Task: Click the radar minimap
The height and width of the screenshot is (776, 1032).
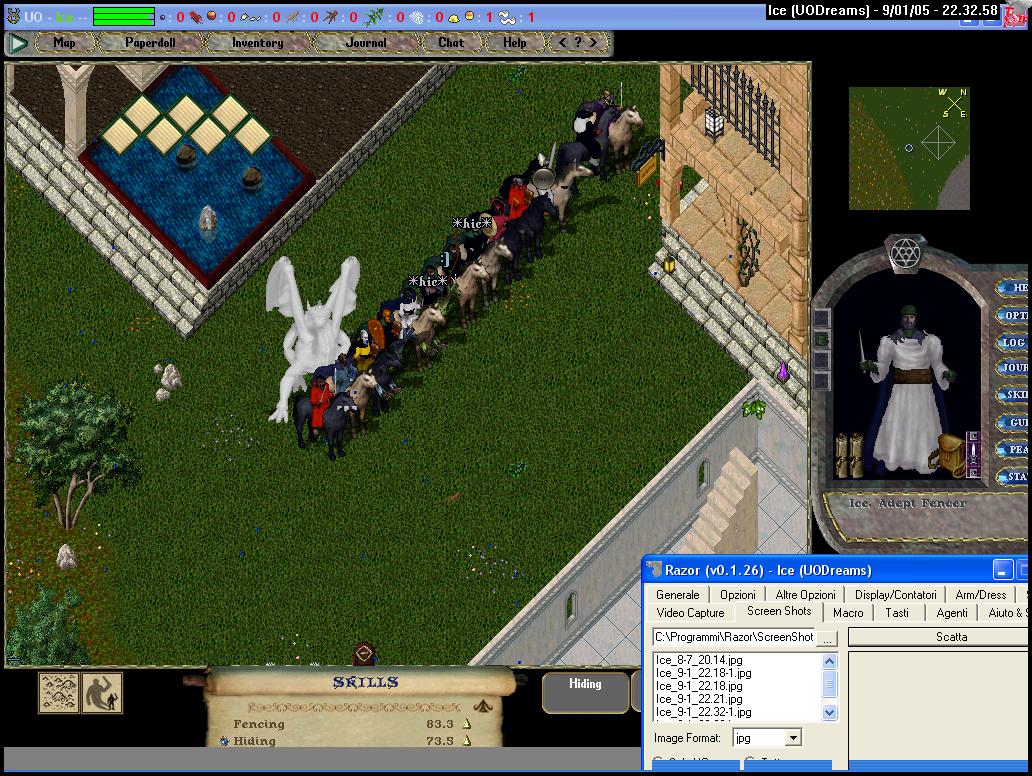Action: (908, 148)
